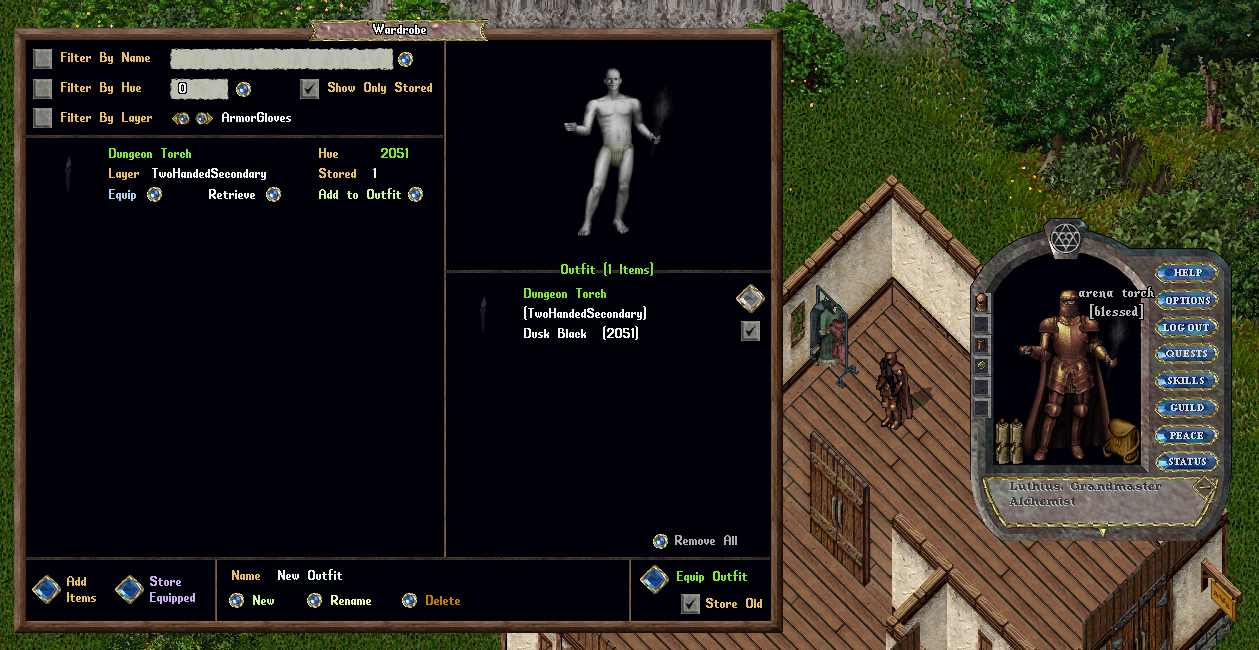The height and width of the screenshot is (650, 1259).
Task: Toggle the Filter By Name checkbox
Action: coord(42,58)
